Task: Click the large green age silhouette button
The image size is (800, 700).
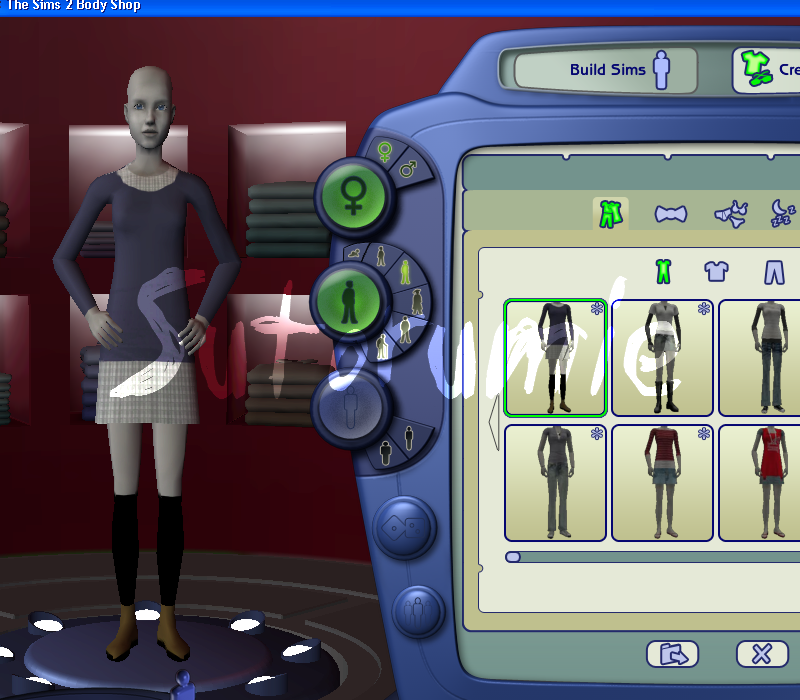Action: pyautogui.click(x=346, y=299)
